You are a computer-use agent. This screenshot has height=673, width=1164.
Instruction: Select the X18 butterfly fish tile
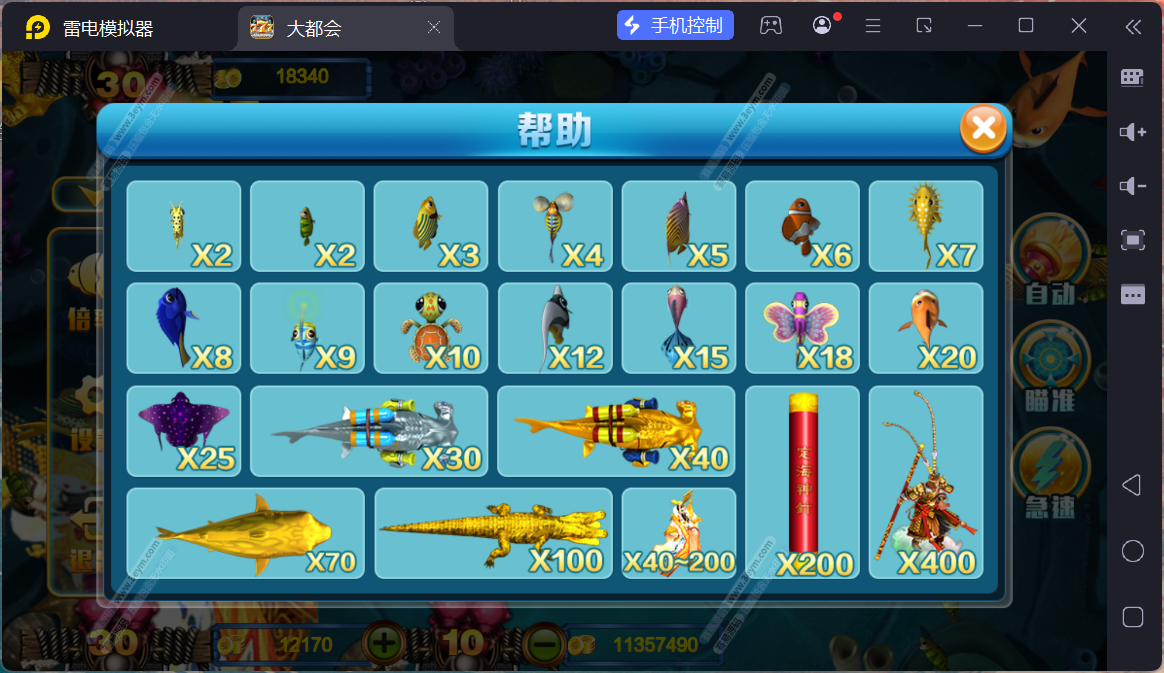coord(802,328)
